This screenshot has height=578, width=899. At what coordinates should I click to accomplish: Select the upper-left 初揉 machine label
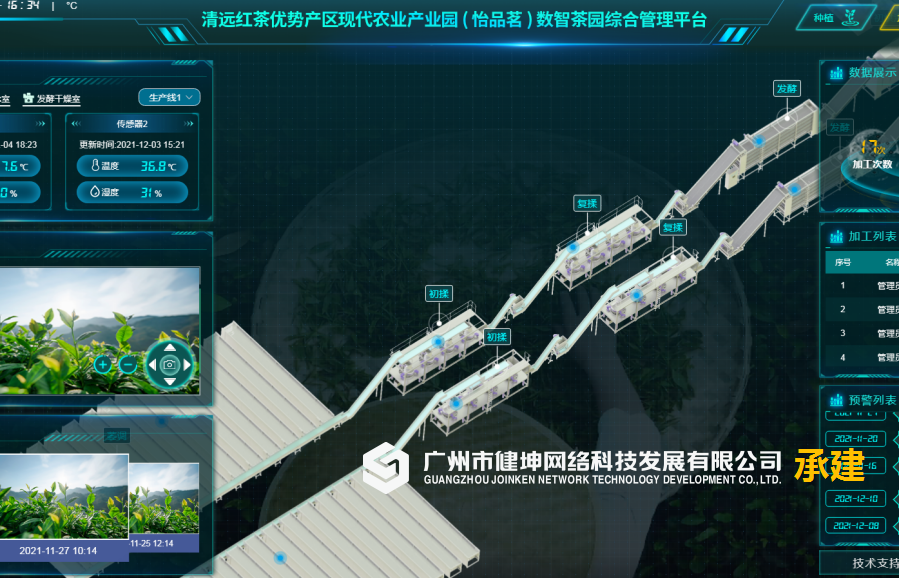[439, 293]
